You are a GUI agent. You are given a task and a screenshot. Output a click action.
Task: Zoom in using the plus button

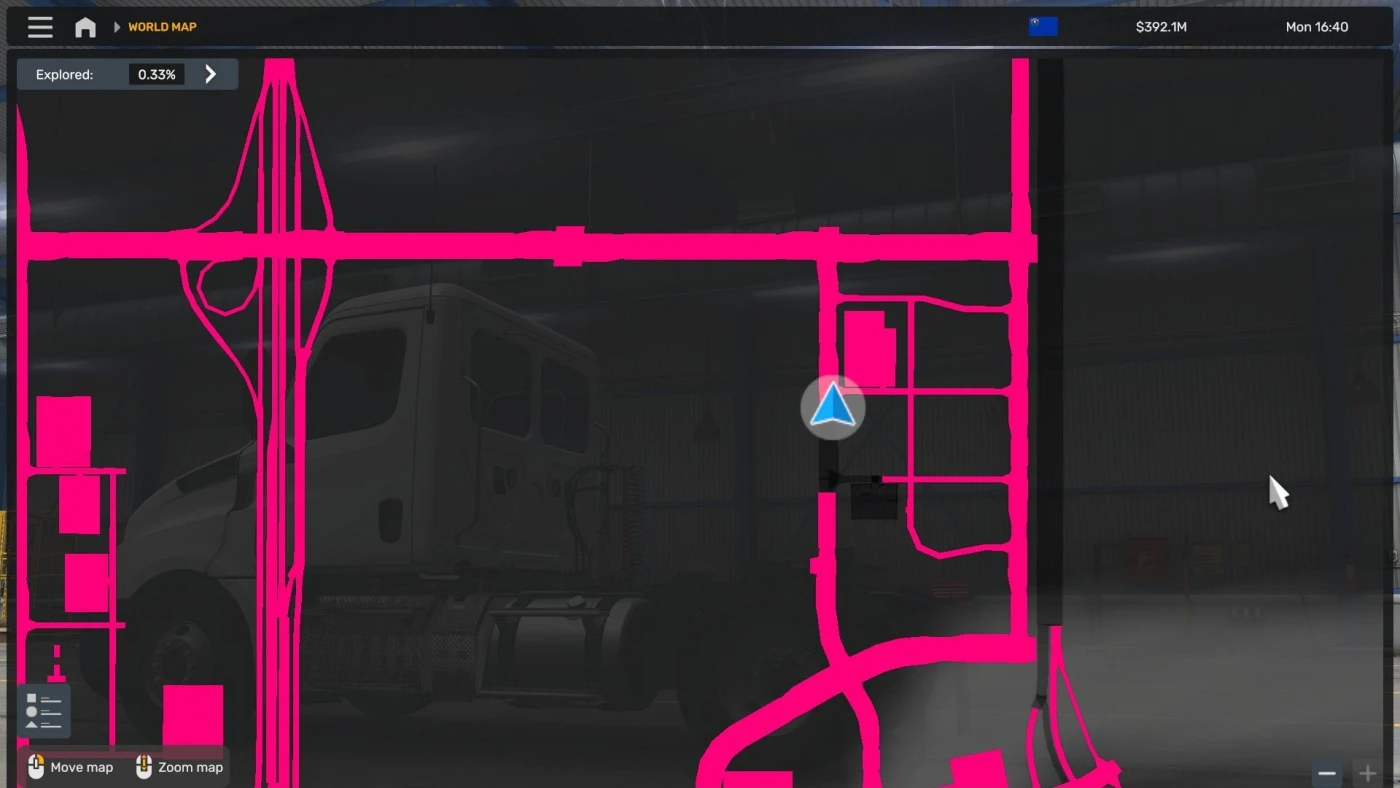[1368, 773]
